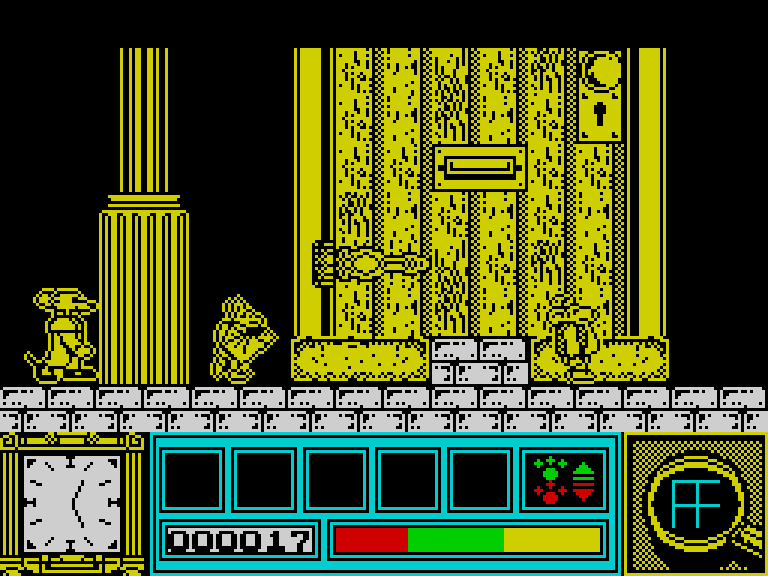Click the magnifying glass clue viewer

(695, 503)
